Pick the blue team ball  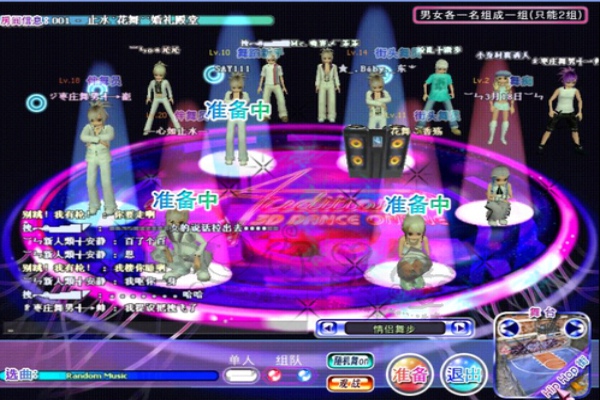304,376
